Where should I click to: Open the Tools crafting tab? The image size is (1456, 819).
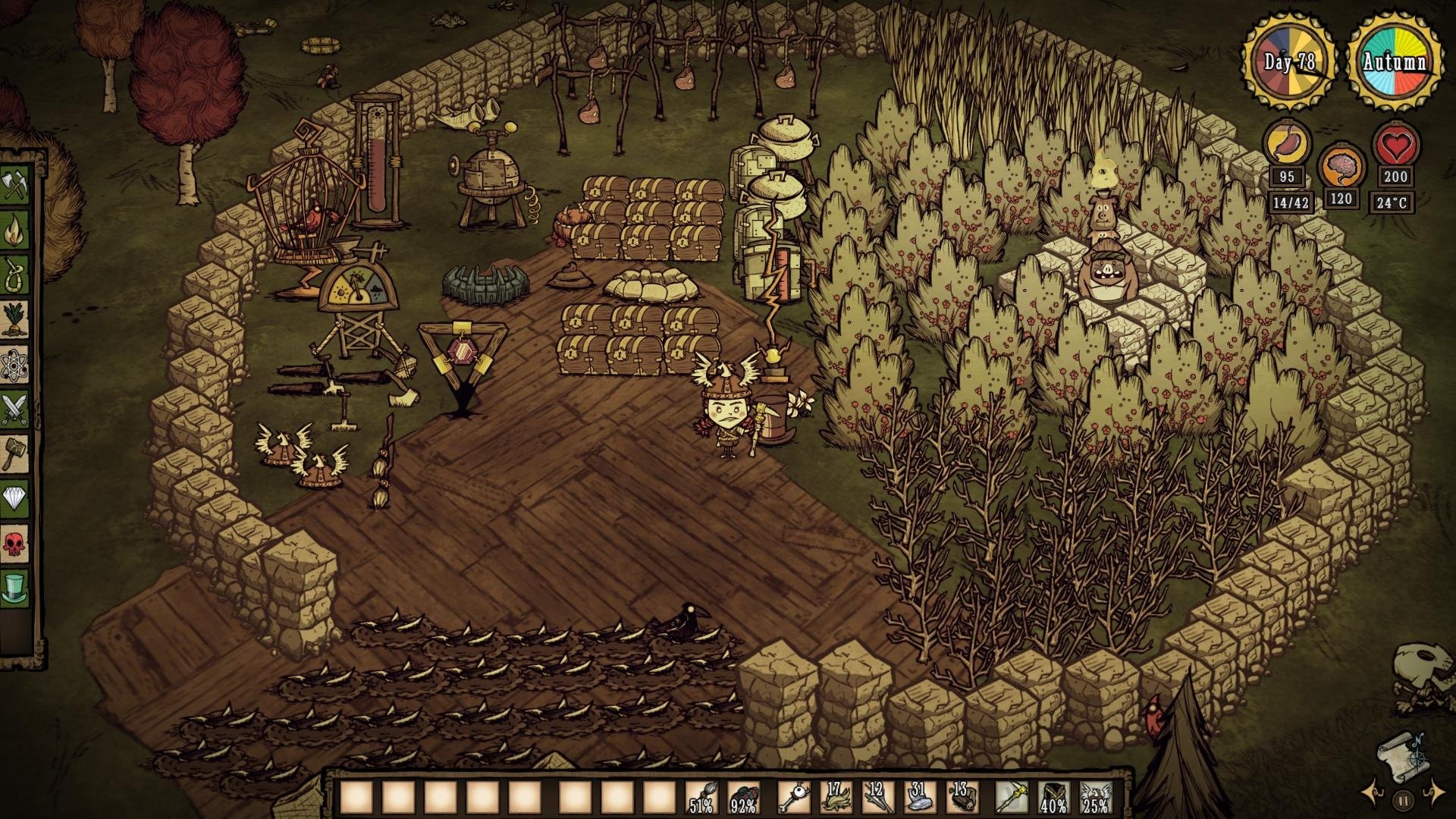[x=14, y=186]
